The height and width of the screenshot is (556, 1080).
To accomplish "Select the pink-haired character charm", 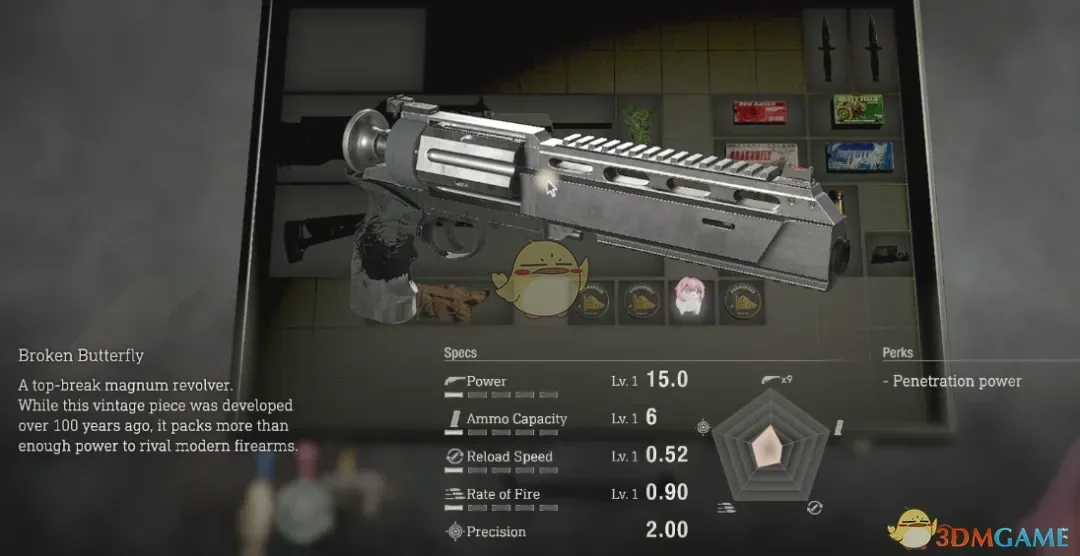I will [x=689, y=298].
